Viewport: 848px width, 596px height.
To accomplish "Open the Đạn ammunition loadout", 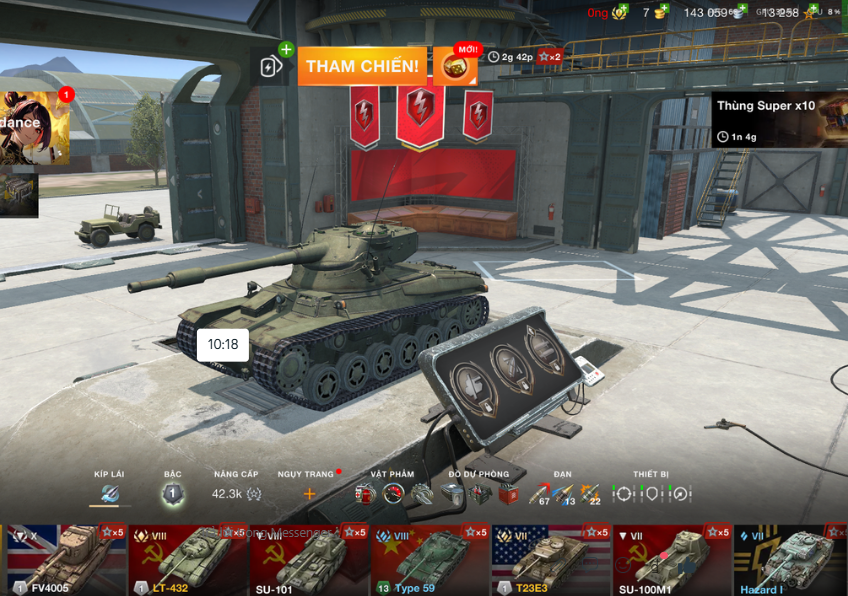I will coord(563,493).
